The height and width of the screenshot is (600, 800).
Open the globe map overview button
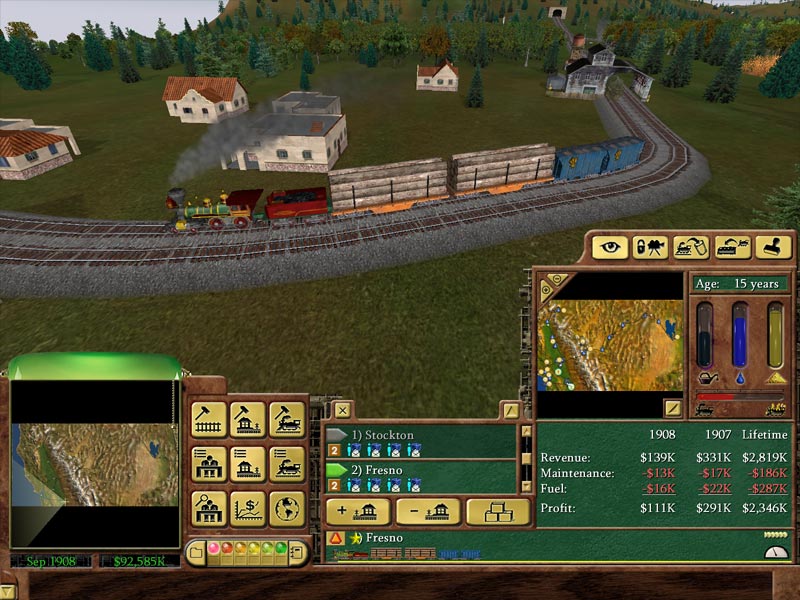tap(287, 508)
